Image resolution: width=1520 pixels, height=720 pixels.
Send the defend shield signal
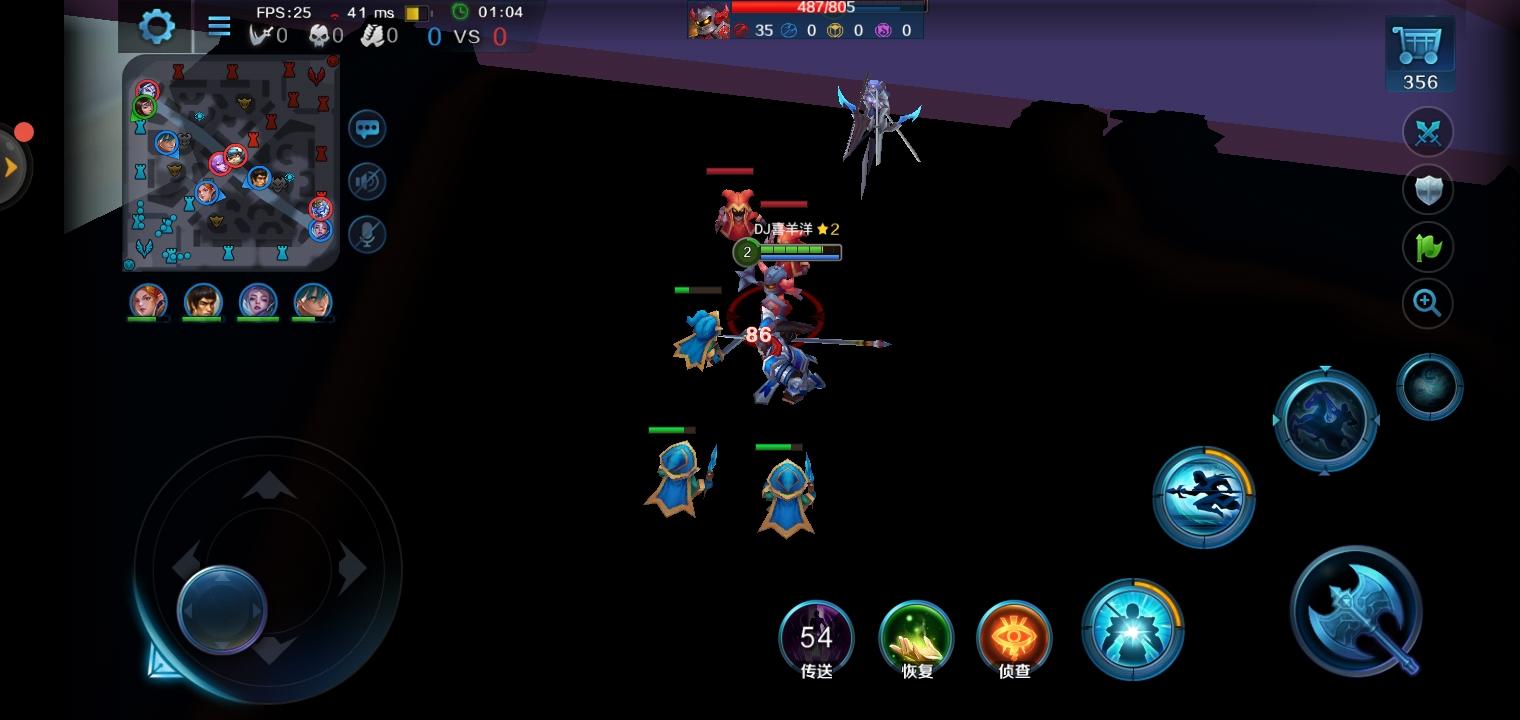(1428, 189)
